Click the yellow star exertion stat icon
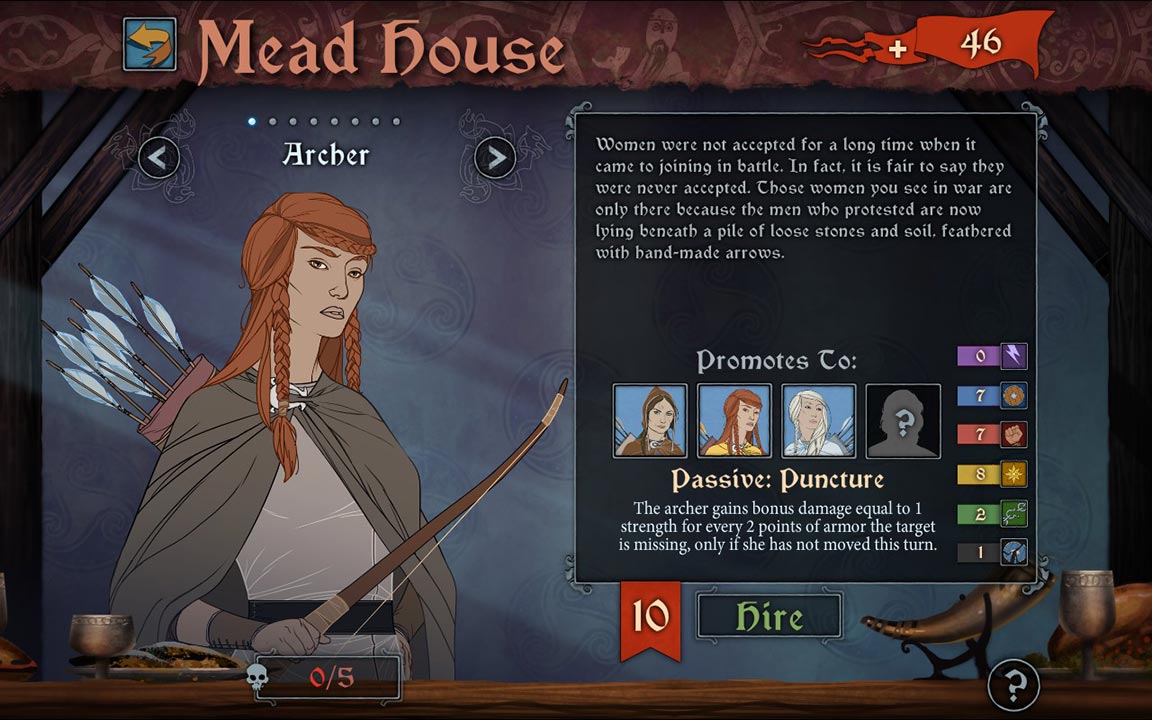The image size is (1152, 720). pyautogui.click(x=1014, y=474)
